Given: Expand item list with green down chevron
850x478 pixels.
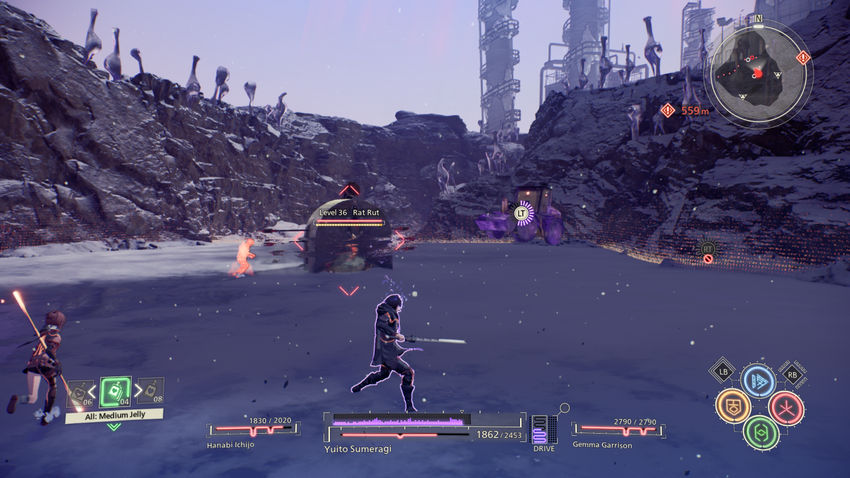Looking at the screenshot, I should pos(114,427).
